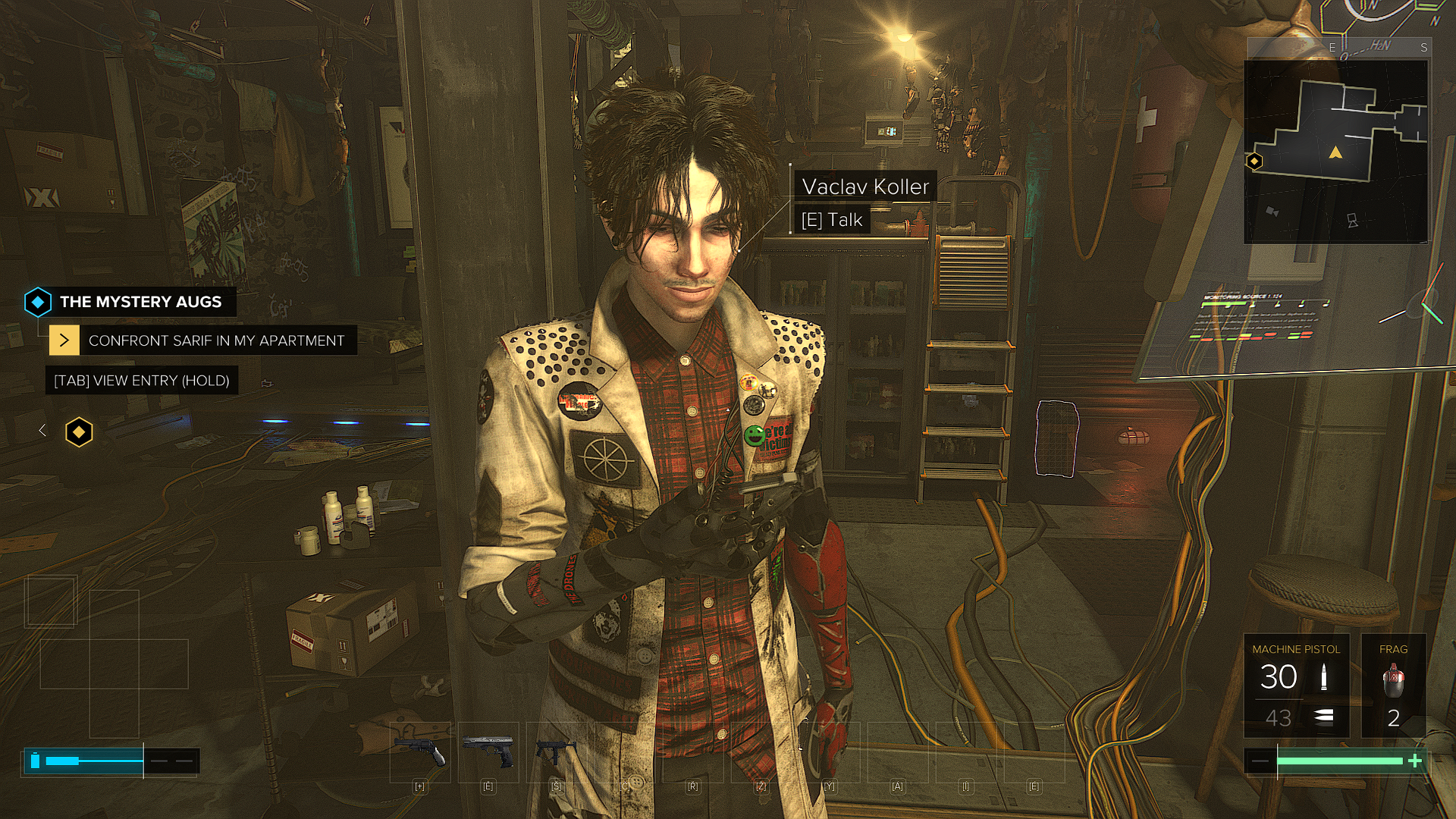Select the Confront Sarif objective entry

(216, 340)
